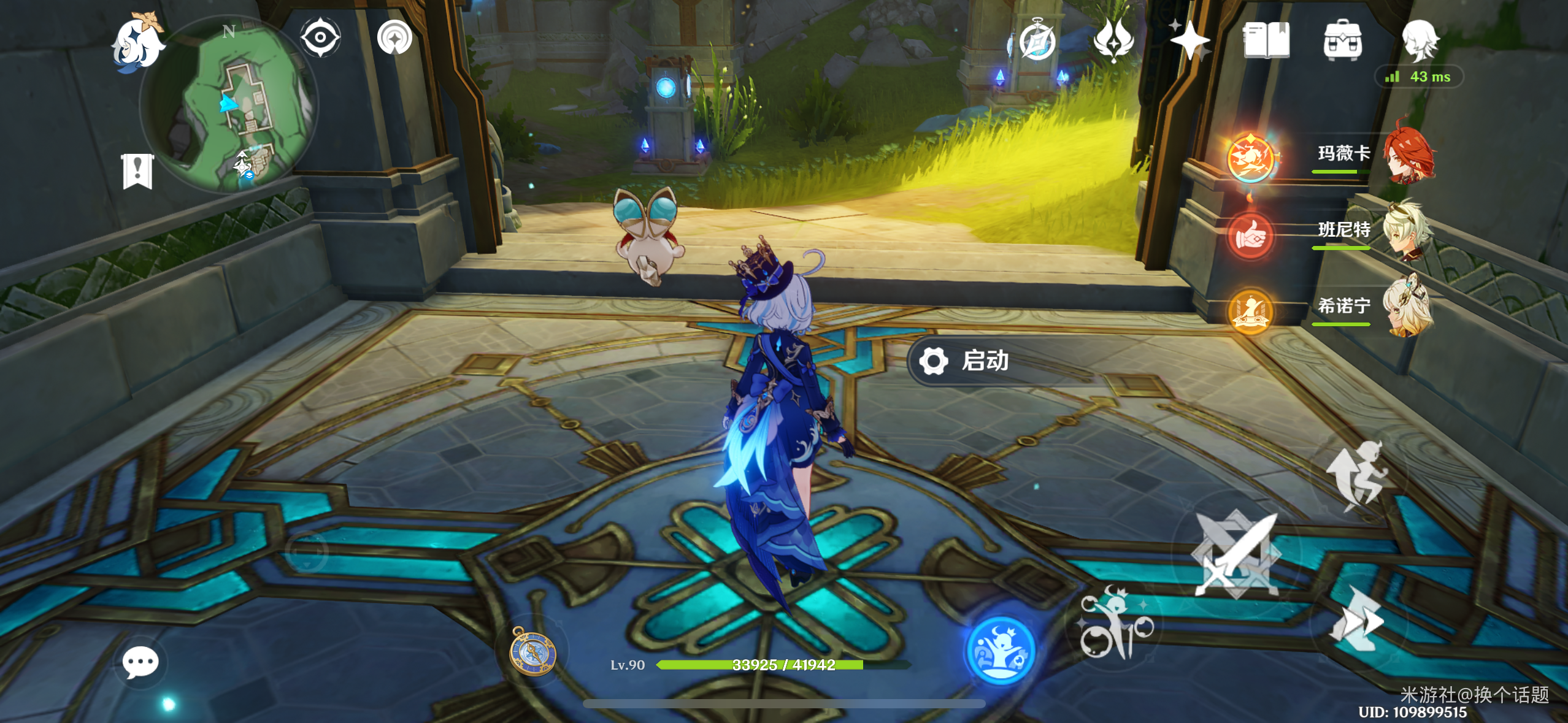This screenshot has width=1568, height=723.
Task: Open the winged battle pass icon
Action: (x=1113, y=40)
